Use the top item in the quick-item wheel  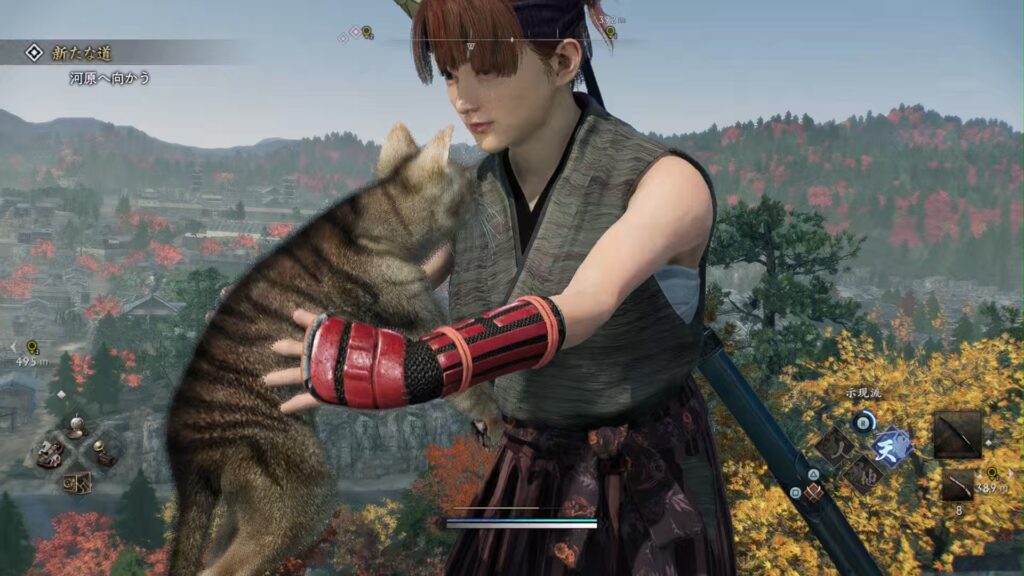tap(76, 428)
